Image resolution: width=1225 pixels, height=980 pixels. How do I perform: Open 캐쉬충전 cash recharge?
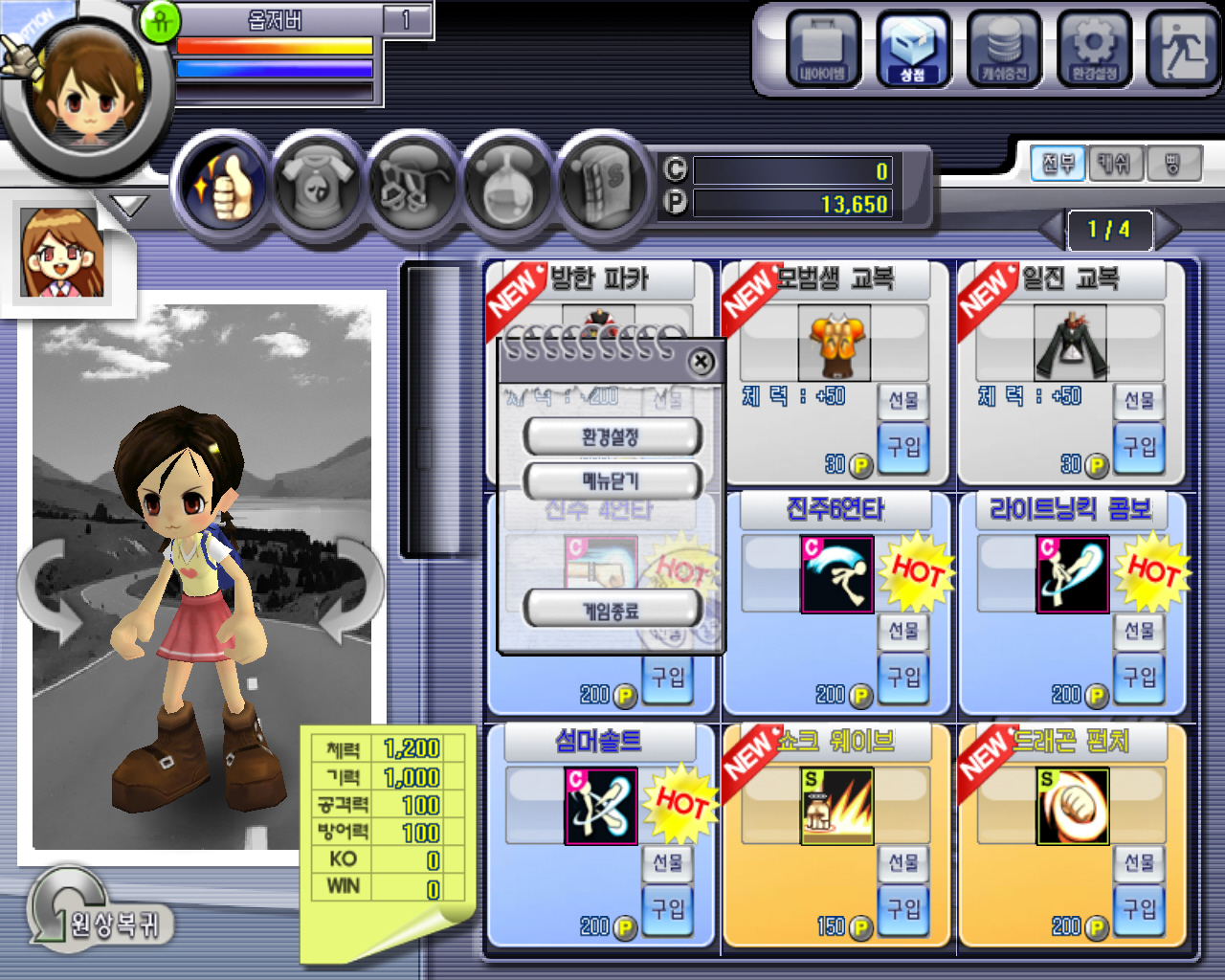click(x=1003, y=49)
